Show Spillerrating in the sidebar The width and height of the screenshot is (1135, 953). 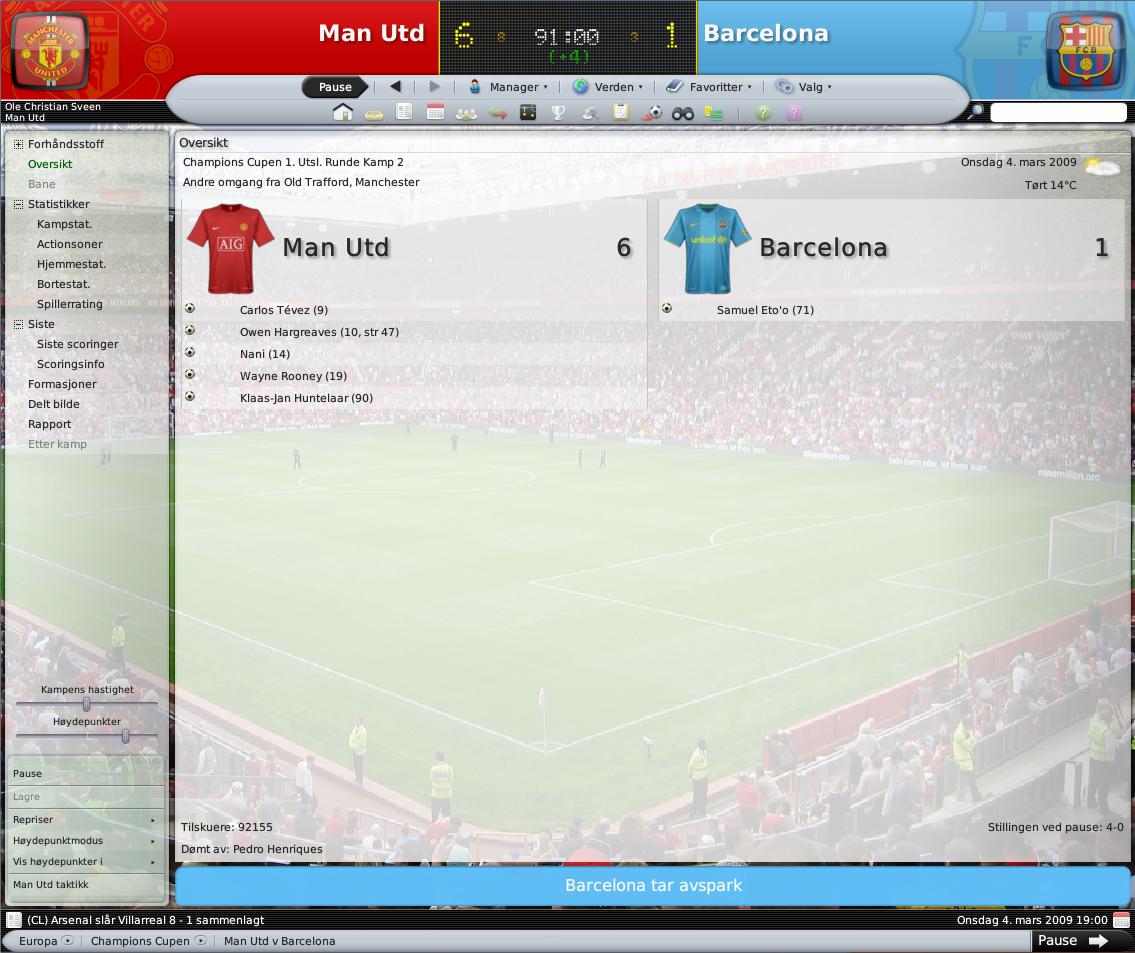pos(69,304)
